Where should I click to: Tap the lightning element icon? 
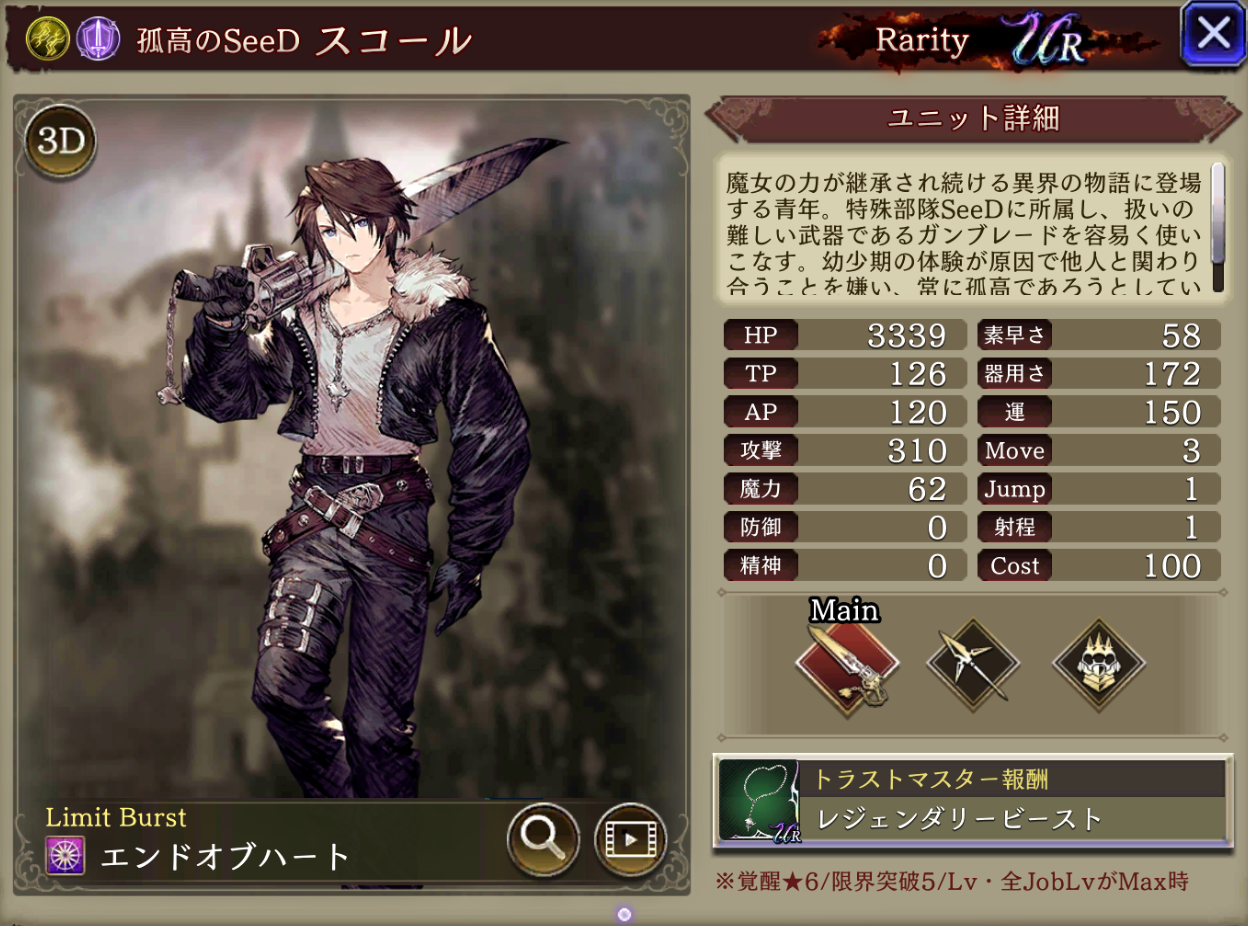(46, 41)
